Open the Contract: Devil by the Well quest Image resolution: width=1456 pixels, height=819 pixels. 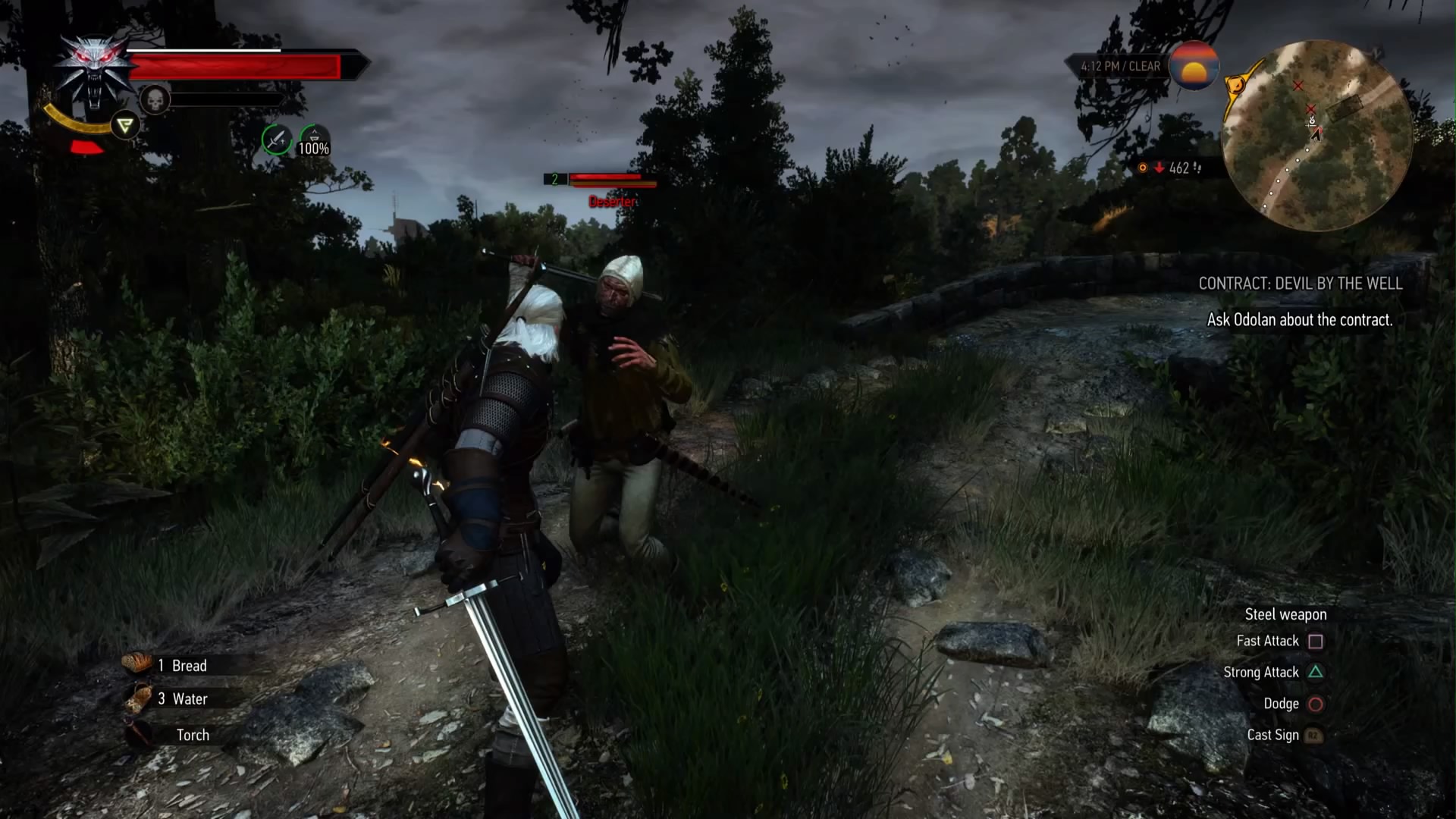[1300, 284]
